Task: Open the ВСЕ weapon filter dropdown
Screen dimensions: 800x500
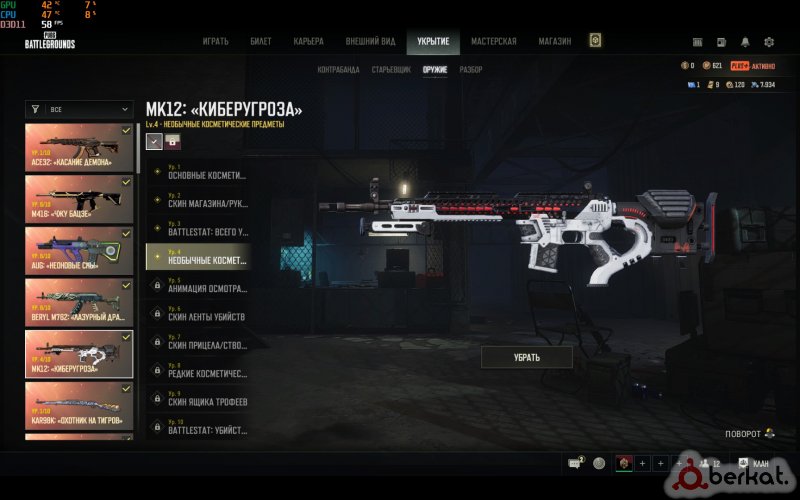Action: [79, 109]
